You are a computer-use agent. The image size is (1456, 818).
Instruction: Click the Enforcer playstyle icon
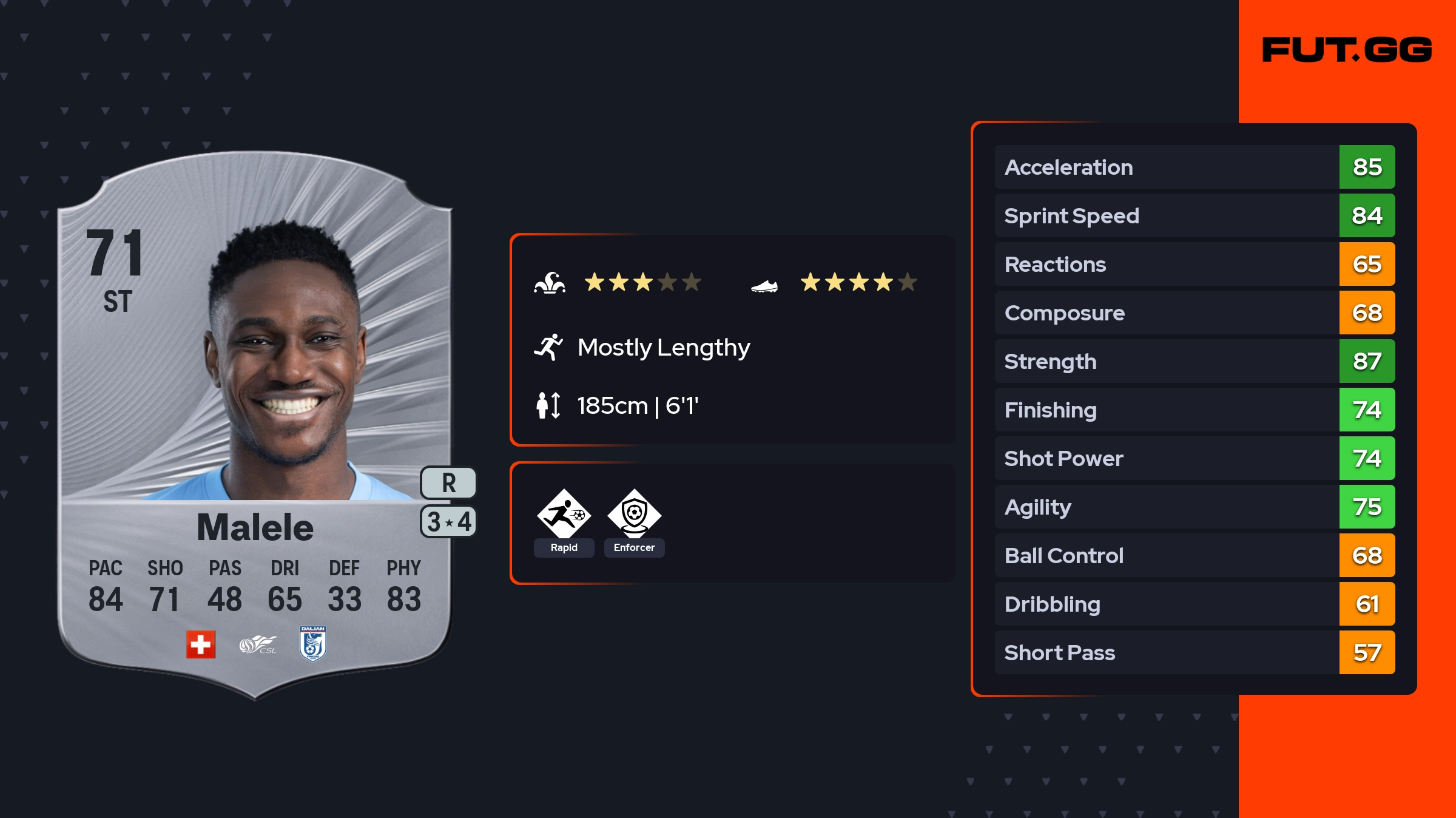coord(634,515)
